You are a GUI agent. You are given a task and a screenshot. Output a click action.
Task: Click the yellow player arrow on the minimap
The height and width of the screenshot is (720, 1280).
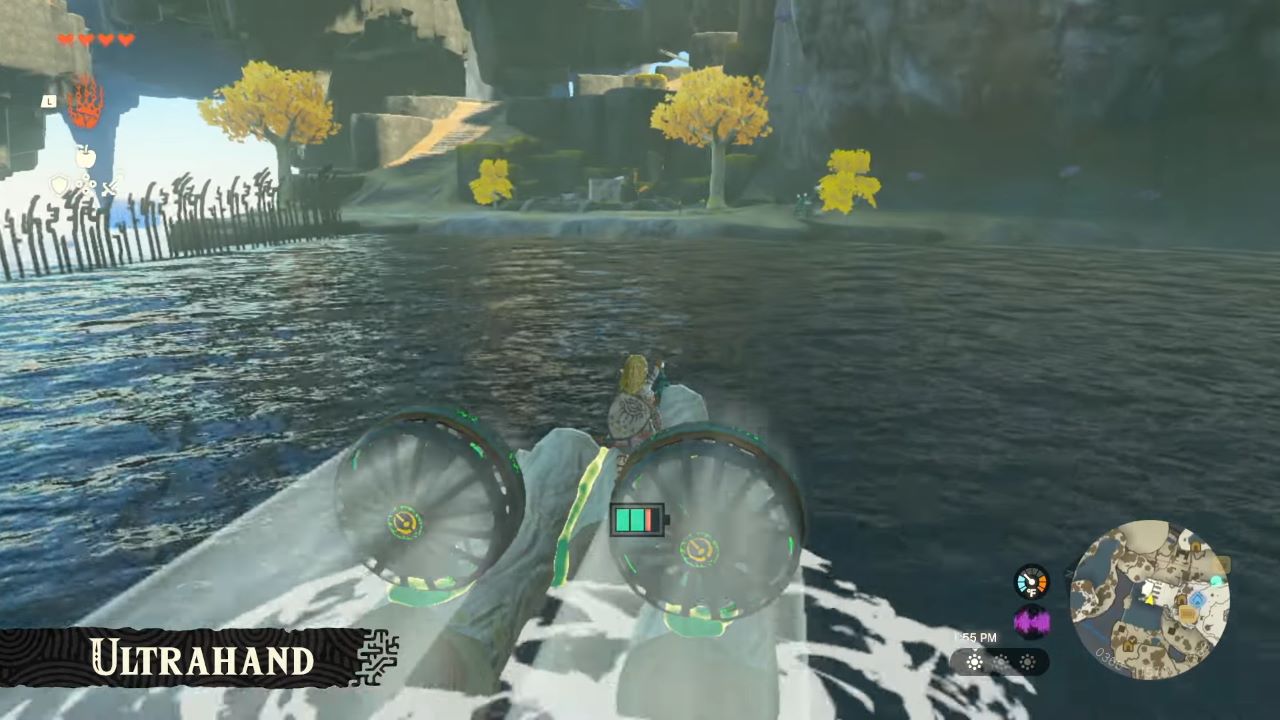coord(1151,600)
